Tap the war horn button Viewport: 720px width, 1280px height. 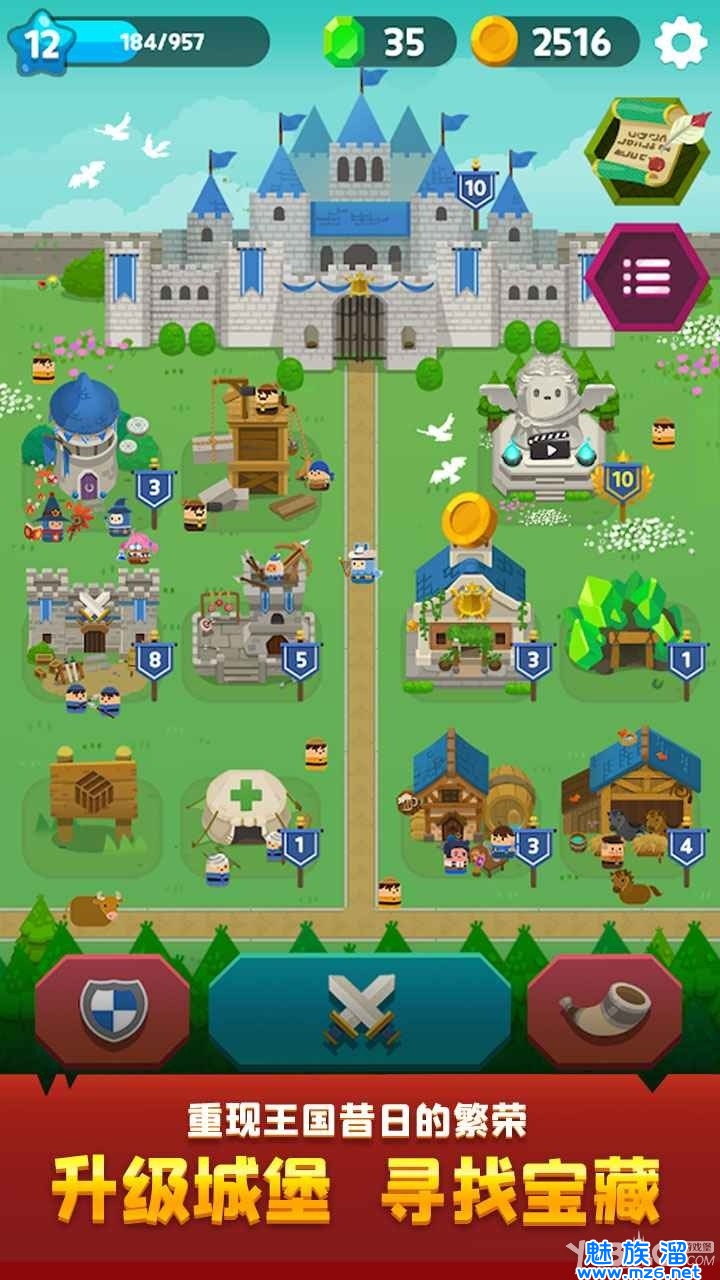point(604,1010)
